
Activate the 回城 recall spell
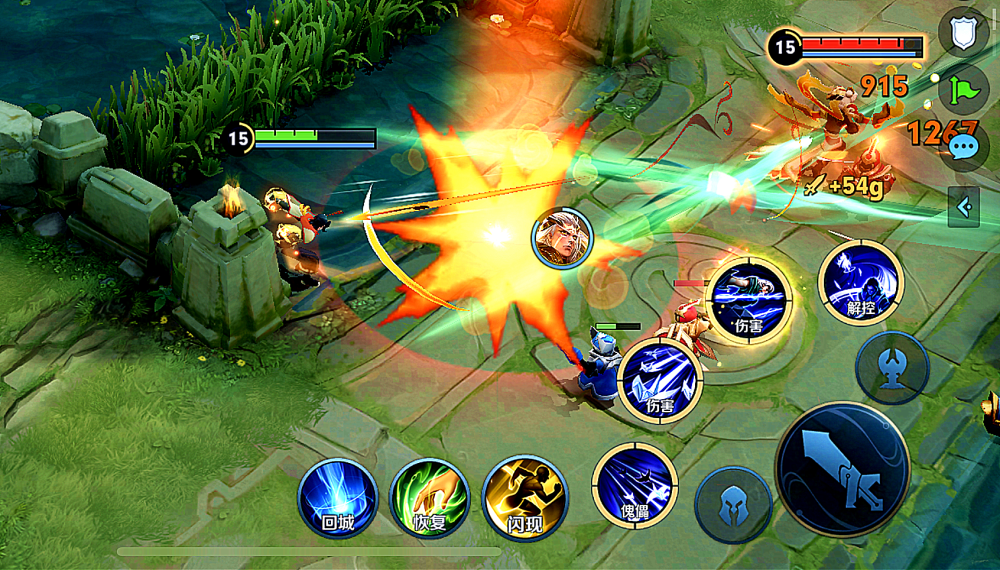338,497
